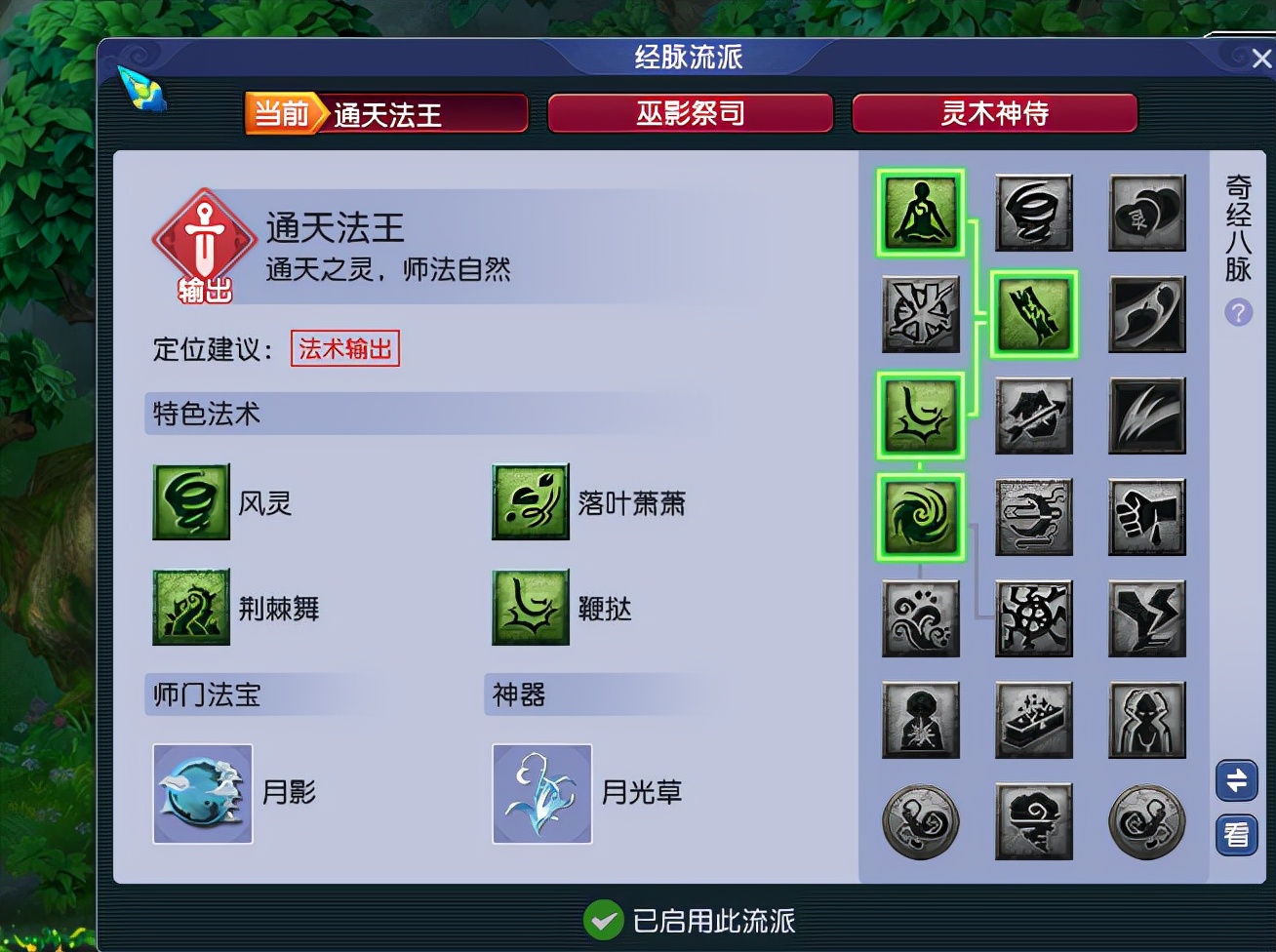Viewport: 1276px width, 952px height.
Task: Expand the left circular medallion node
Action: pyautogui.click(x=920, y=822)
